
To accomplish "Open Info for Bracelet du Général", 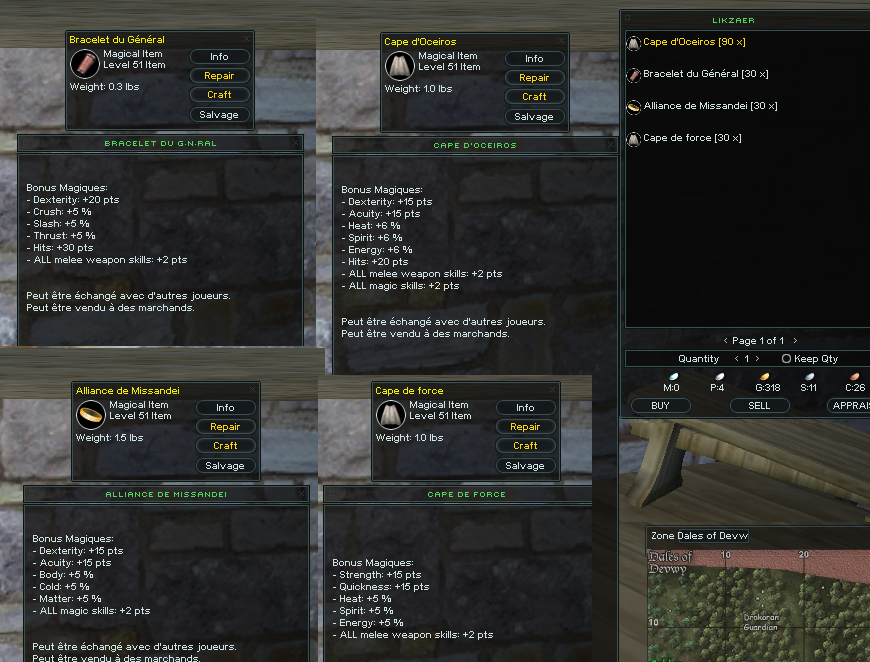I will [x=219, y=57].
